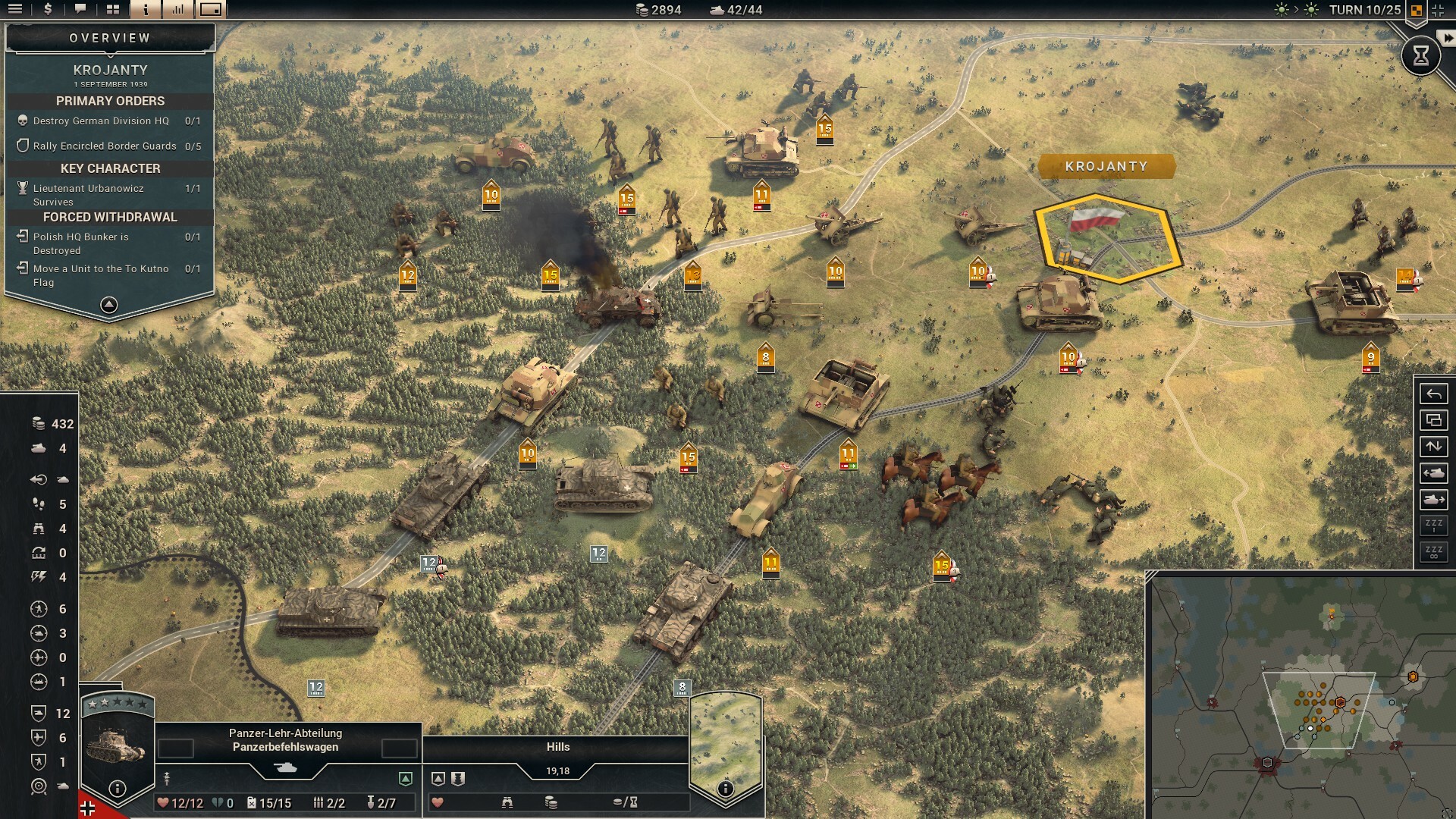Open the hamburger main menu
Viewport: 1456px width, 819px height.
pyautogui.click(x=15, y=9)
